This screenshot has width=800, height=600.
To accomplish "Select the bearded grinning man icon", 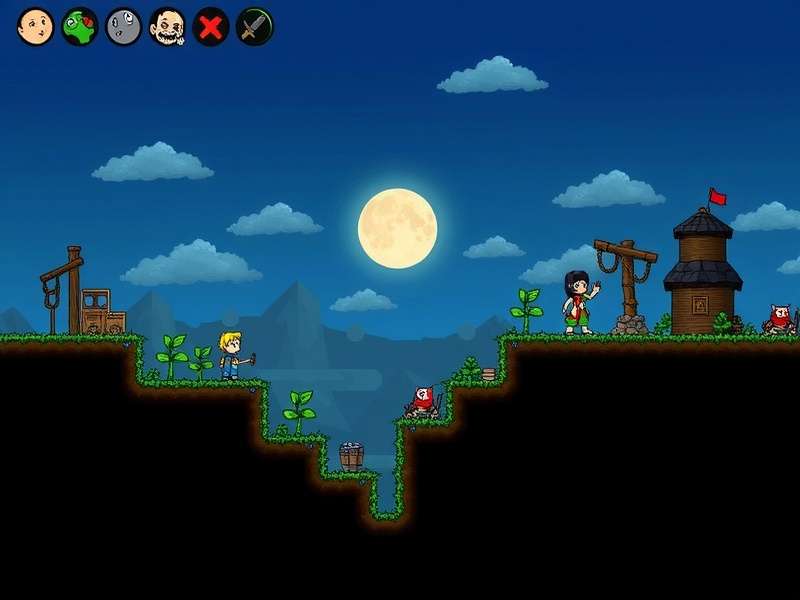I will tap(167, 27).
